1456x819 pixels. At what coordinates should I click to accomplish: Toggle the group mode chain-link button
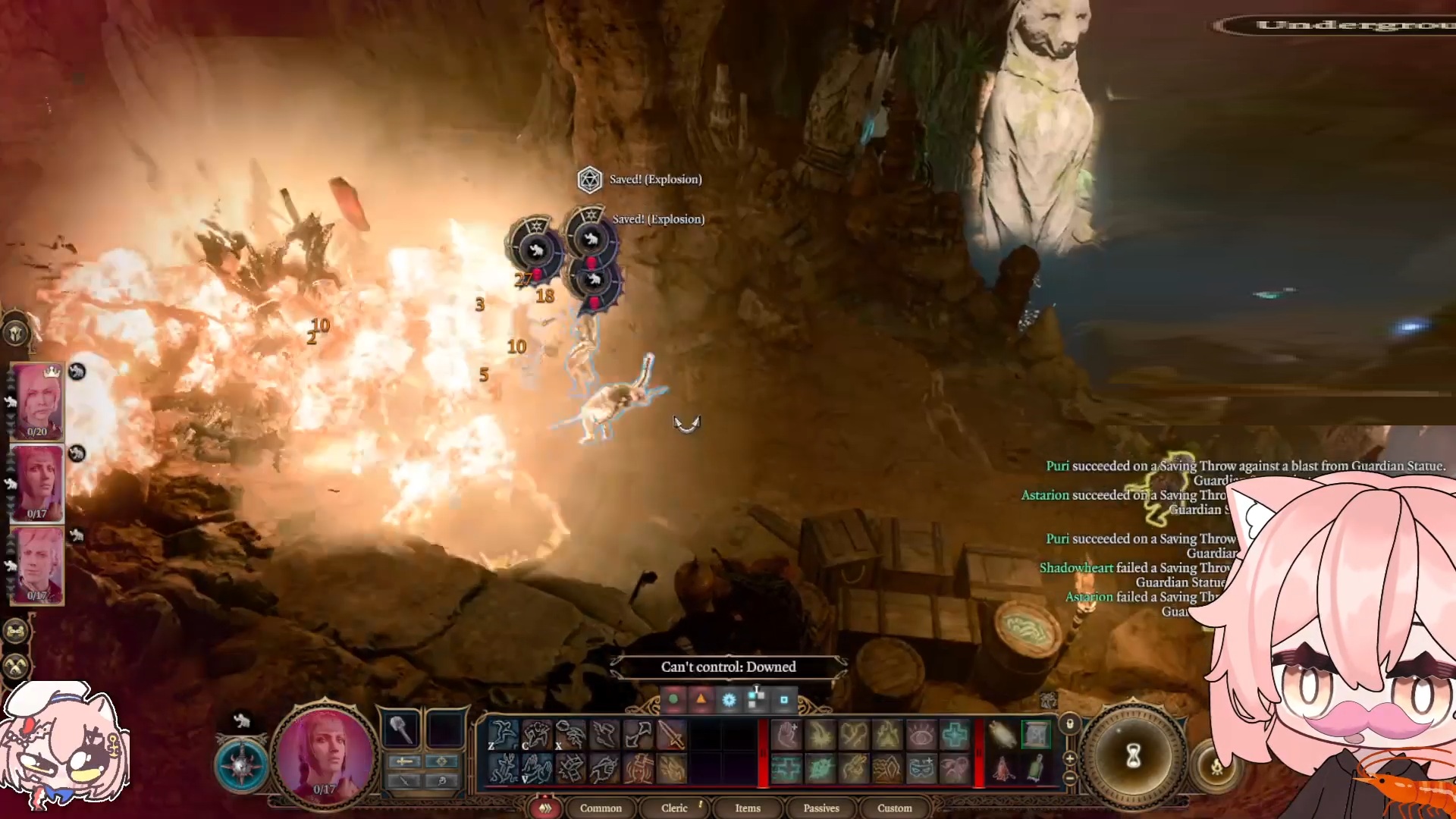click(x=16, y=631)
